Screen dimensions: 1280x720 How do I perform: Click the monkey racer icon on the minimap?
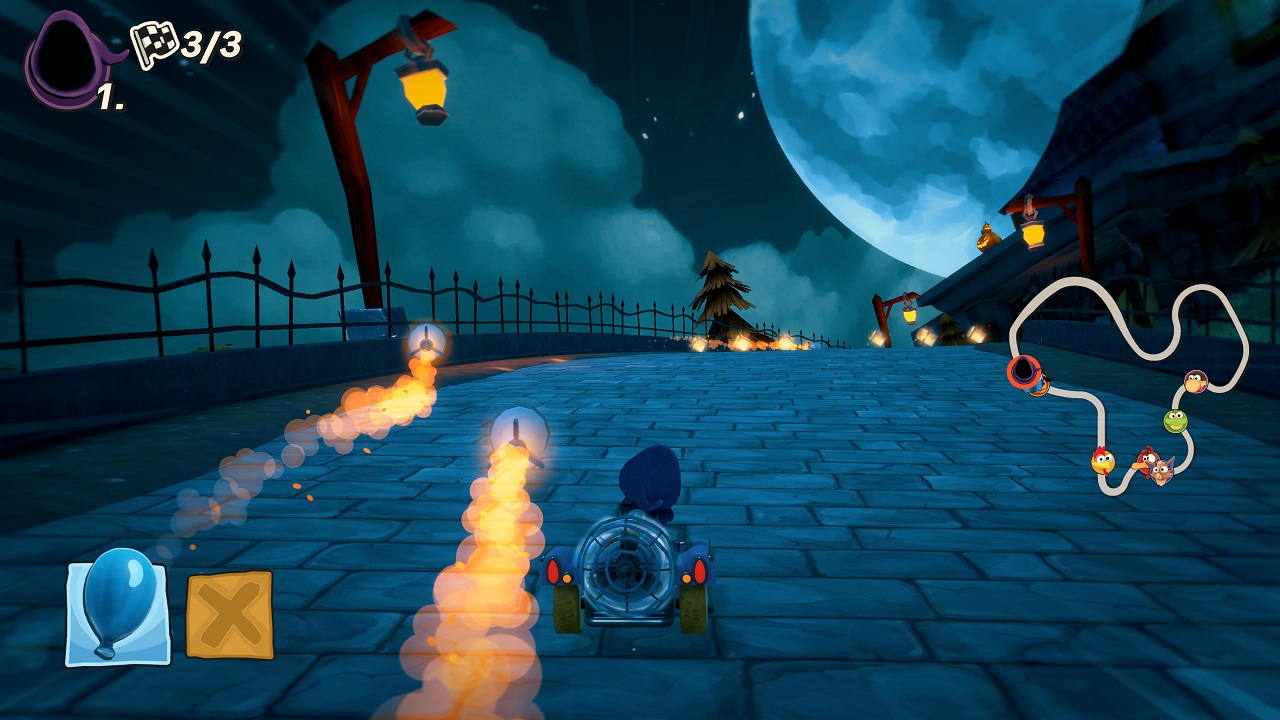pyautogui.click(x=1195, y=383)
